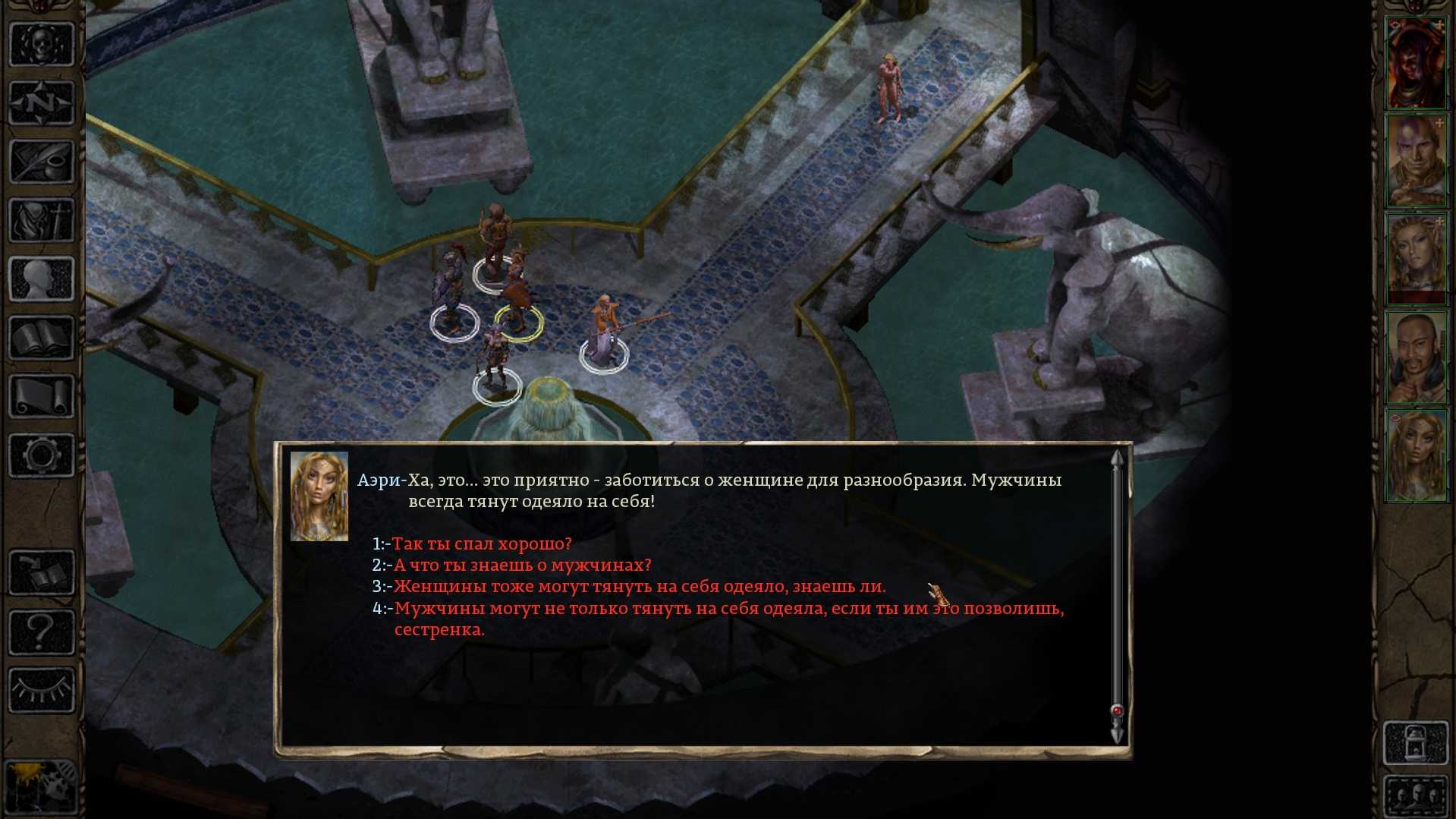Select the goateed dark-haired man portrait
This screenshot has height=819, width=1456.
coord(1416,357)
